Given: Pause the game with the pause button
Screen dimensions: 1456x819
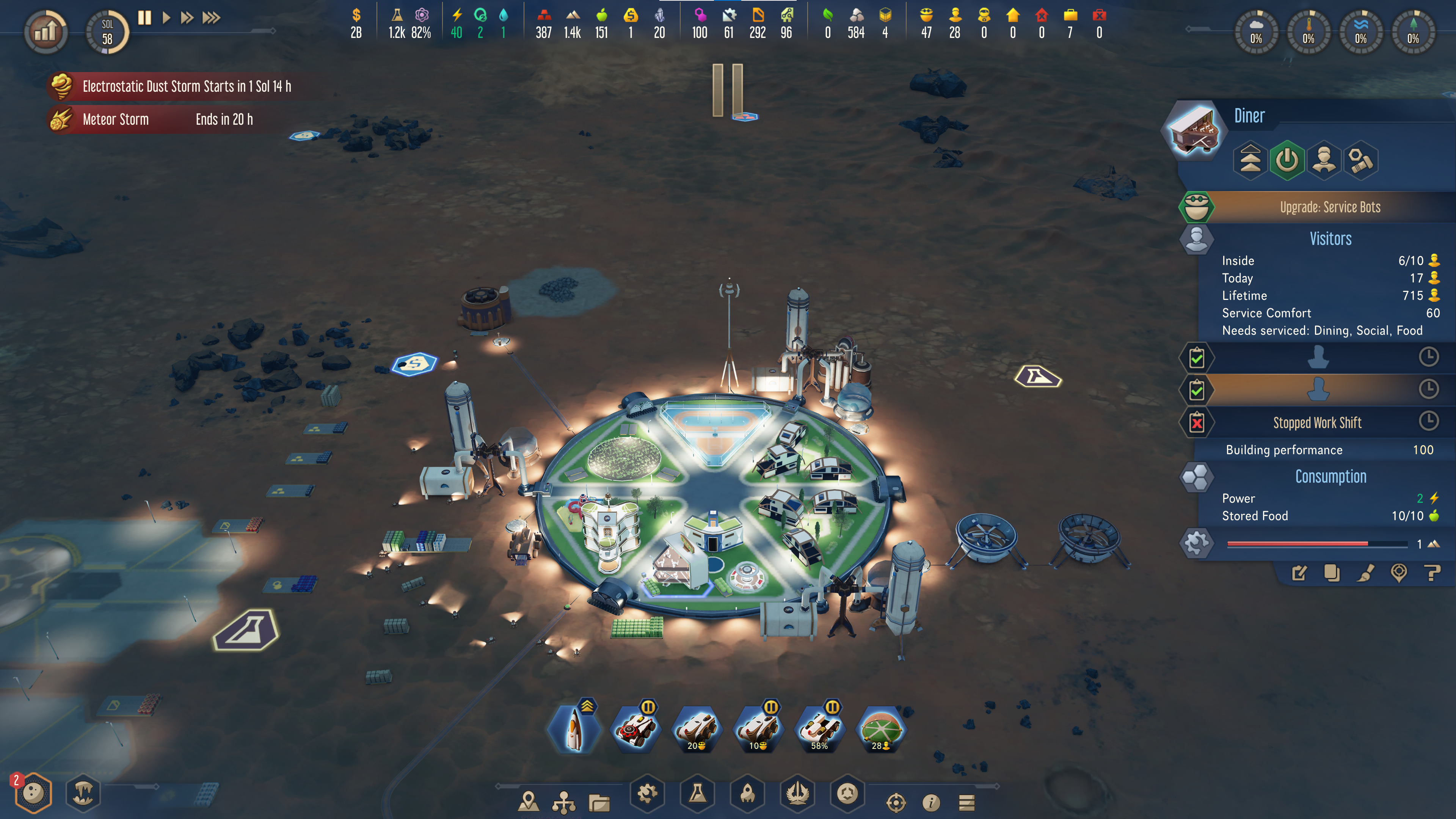Looking at the screenshot, I should coord(145,18).
